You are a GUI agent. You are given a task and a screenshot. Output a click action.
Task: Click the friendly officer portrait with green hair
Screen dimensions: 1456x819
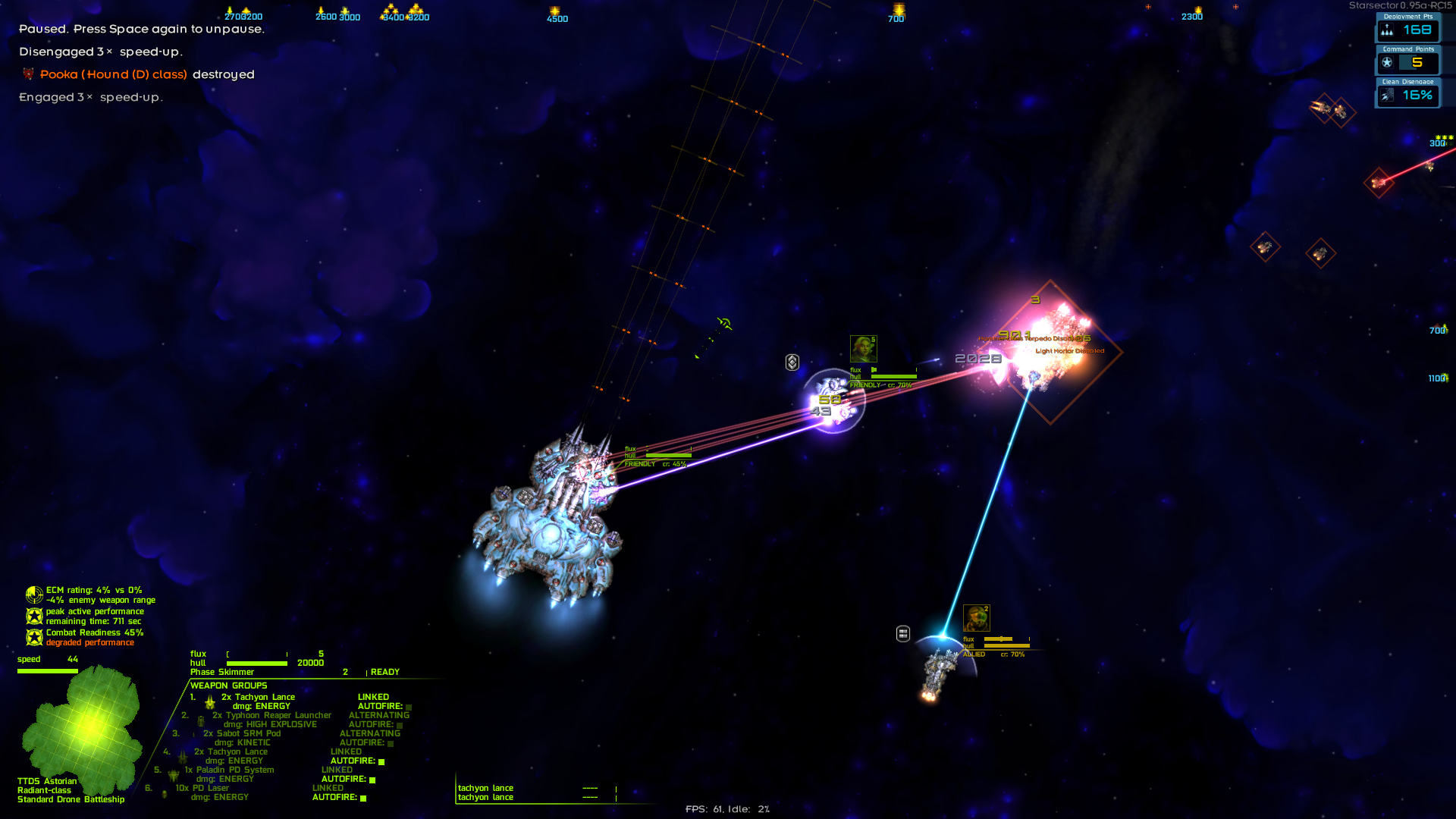863,349
